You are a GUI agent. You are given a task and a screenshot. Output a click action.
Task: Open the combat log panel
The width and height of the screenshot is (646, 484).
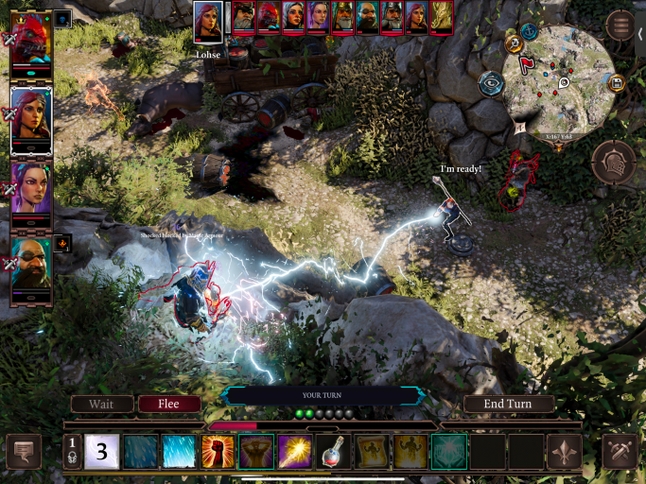point(23,451)
